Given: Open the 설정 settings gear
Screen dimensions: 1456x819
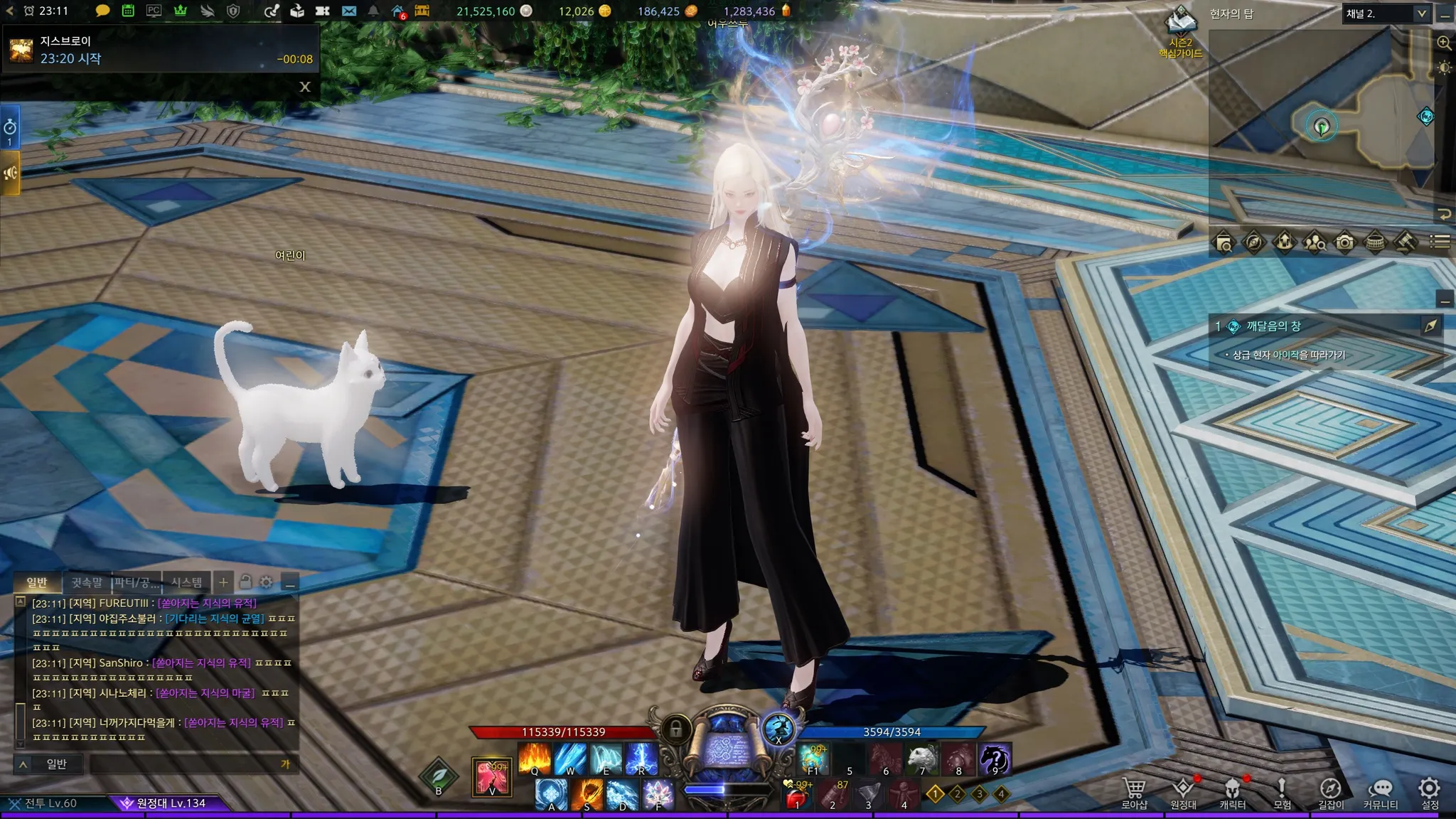Looking at the screenshot, I should pos(1429,792).
